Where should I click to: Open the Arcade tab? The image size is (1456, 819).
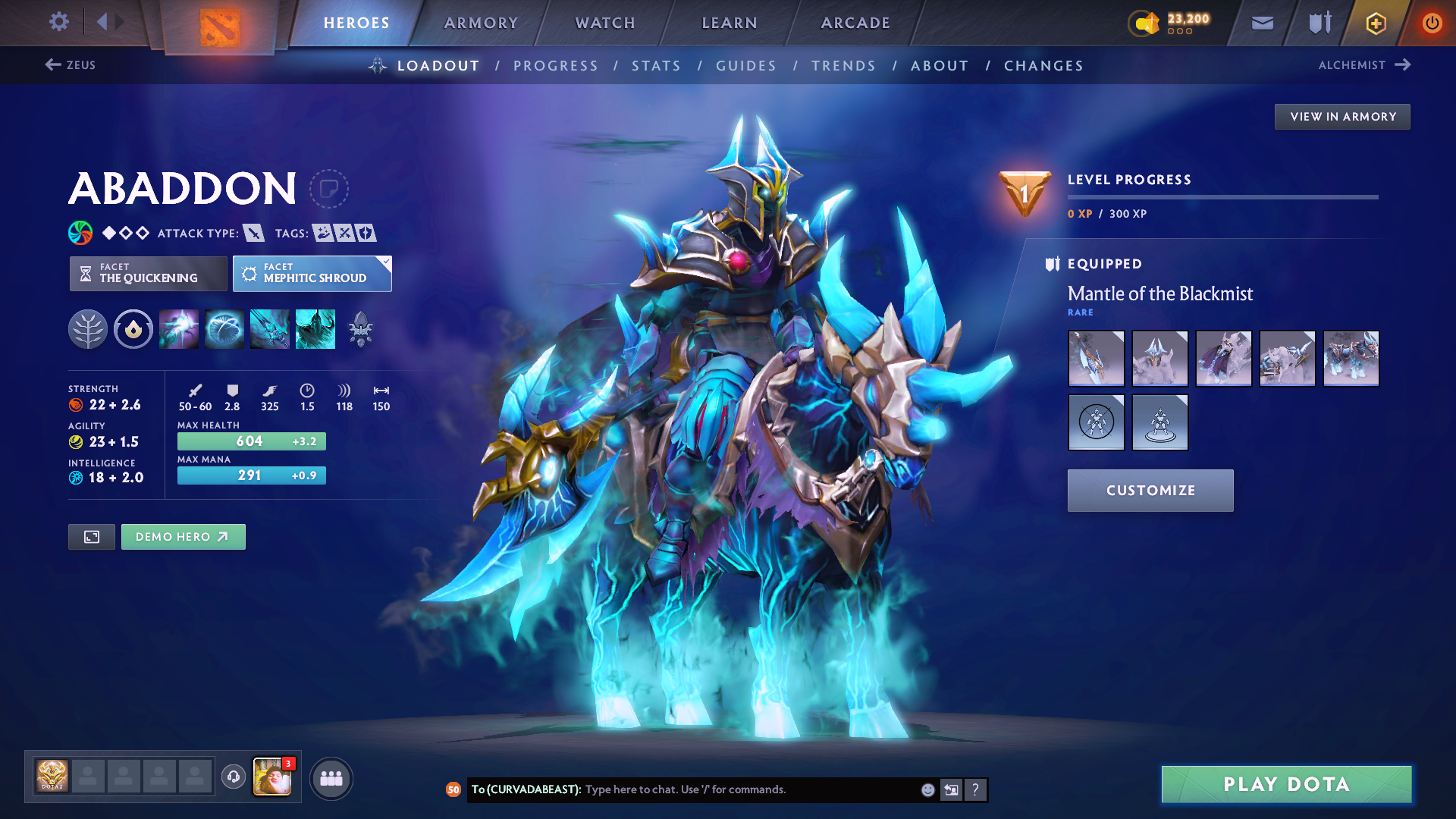[x=855, y=23]
